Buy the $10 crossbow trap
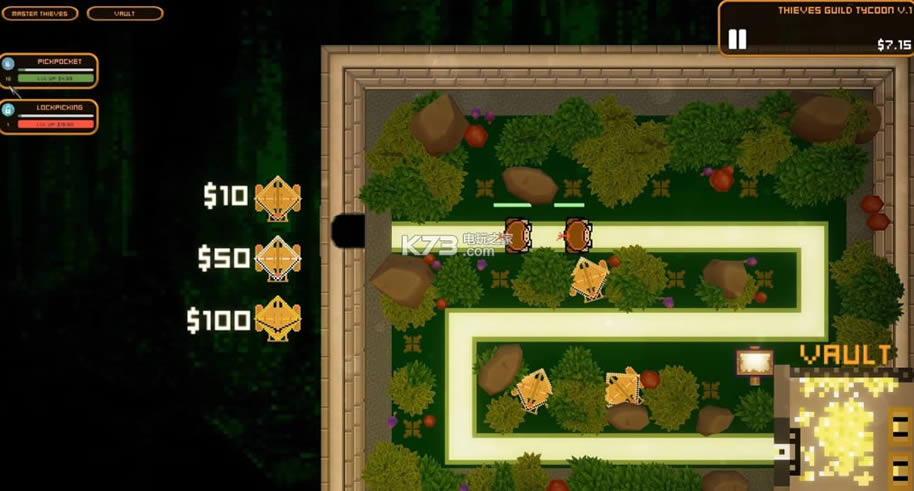Image resolution: width=914 pixels, height=491 pixels. pyautogui.click(x=277, y=198)
